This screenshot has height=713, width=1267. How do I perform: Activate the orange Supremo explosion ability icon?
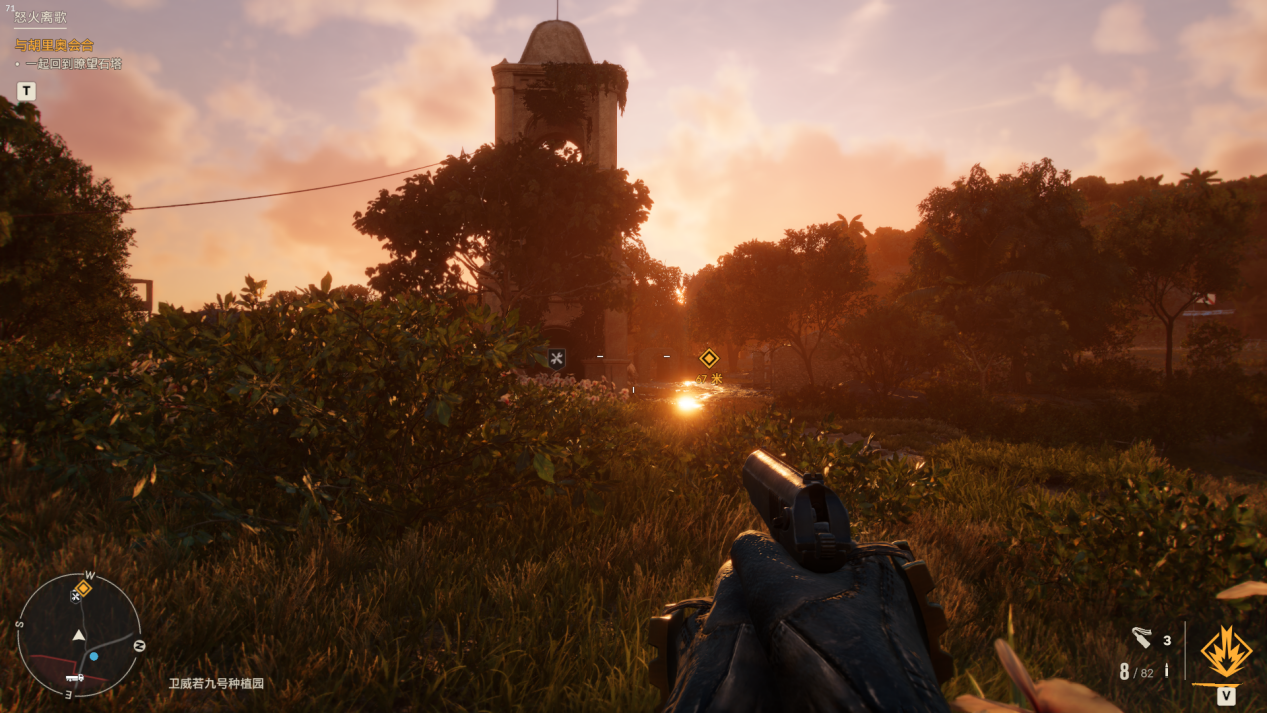tap(1226, 653)
